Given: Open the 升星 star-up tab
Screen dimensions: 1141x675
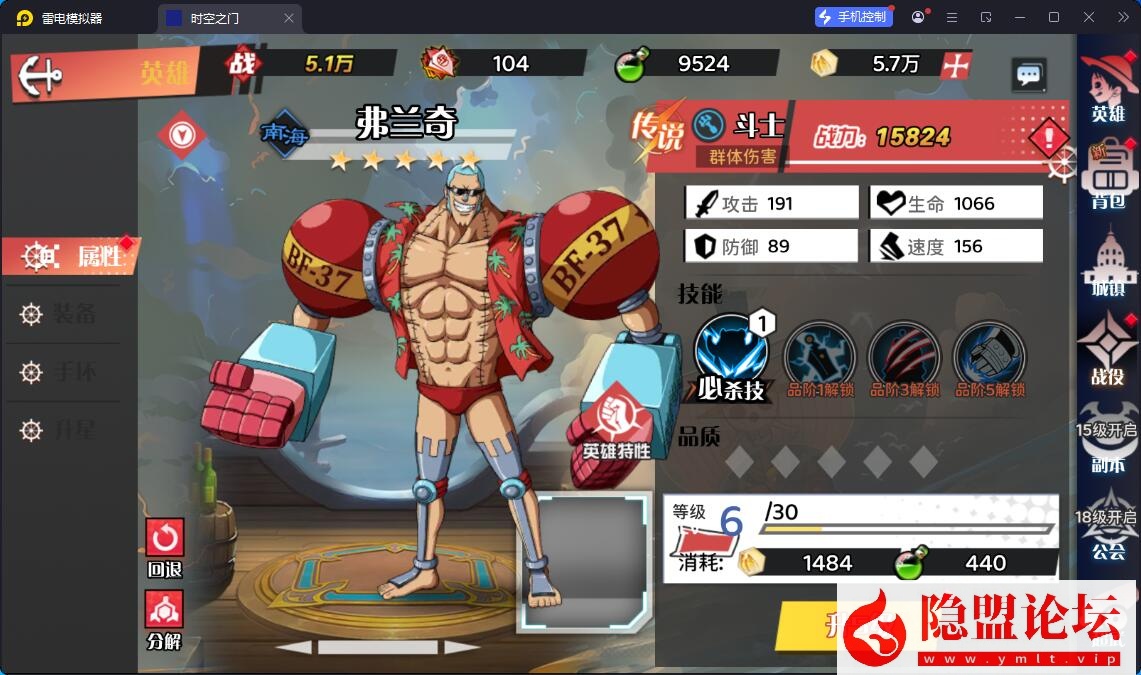Looking at the screenshot, I should point(62,430).
